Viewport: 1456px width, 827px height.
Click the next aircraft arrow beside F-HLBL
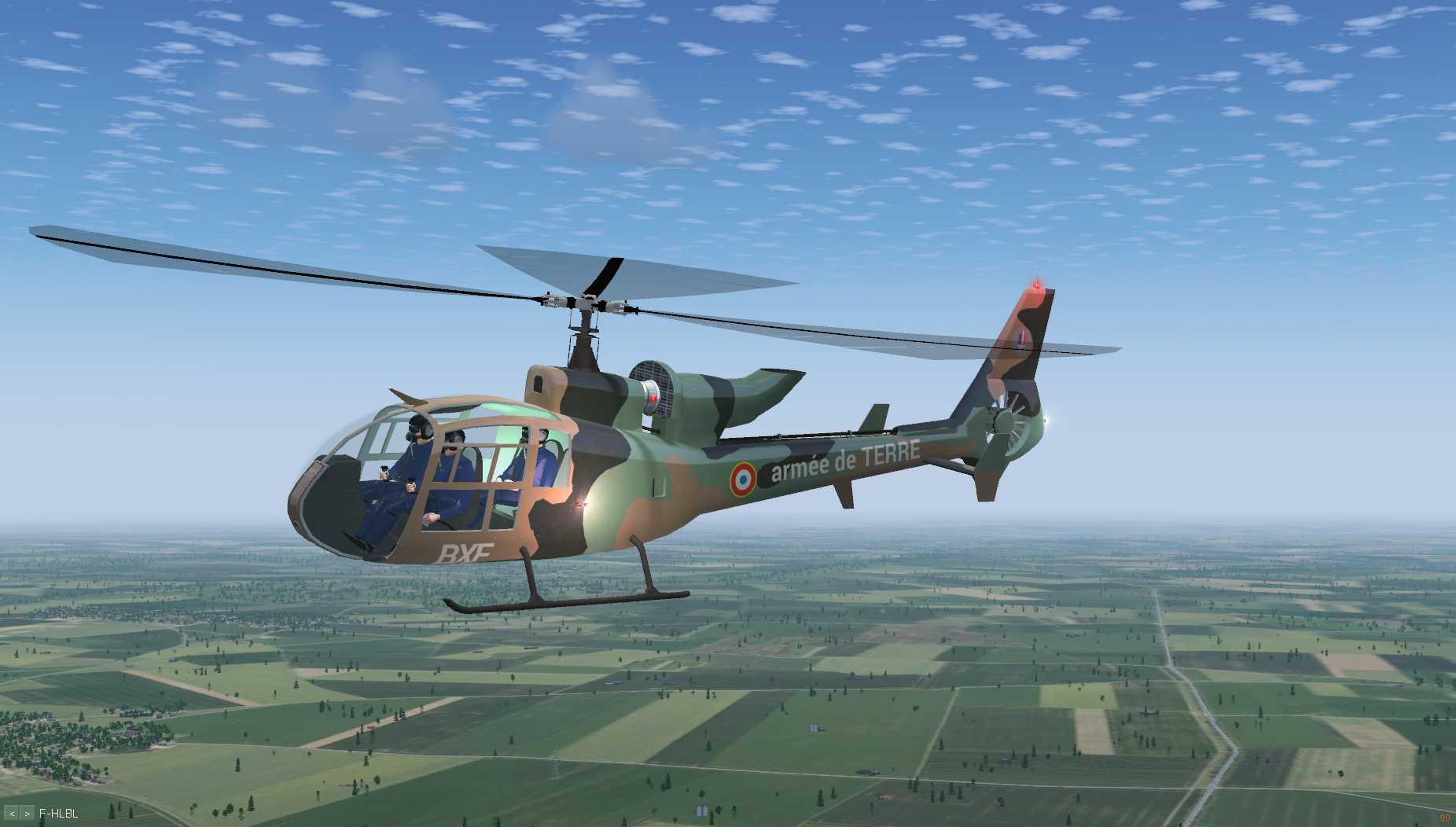tap(28, 814)
